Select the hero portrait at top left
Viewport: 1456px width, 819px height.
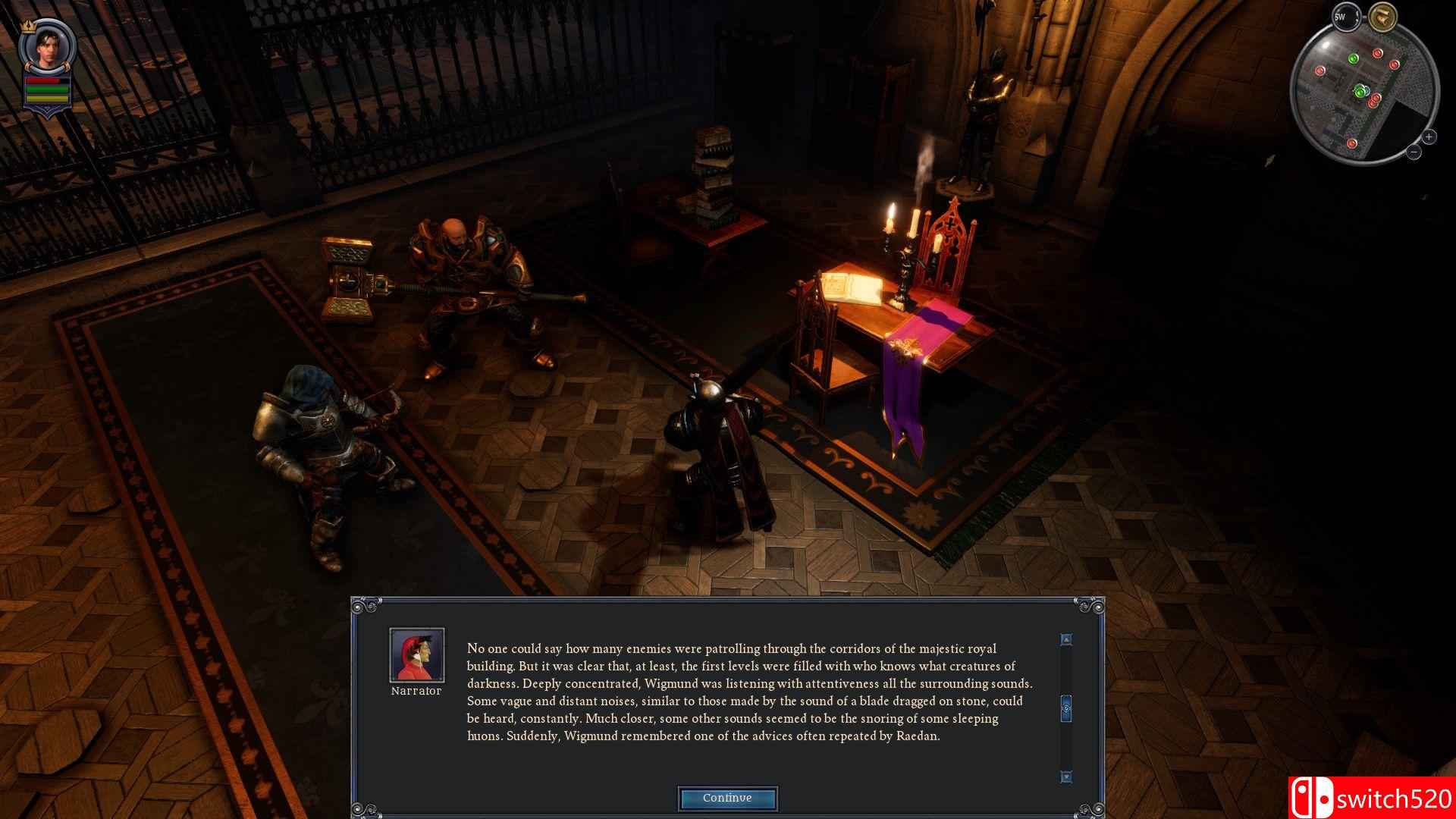49,49
